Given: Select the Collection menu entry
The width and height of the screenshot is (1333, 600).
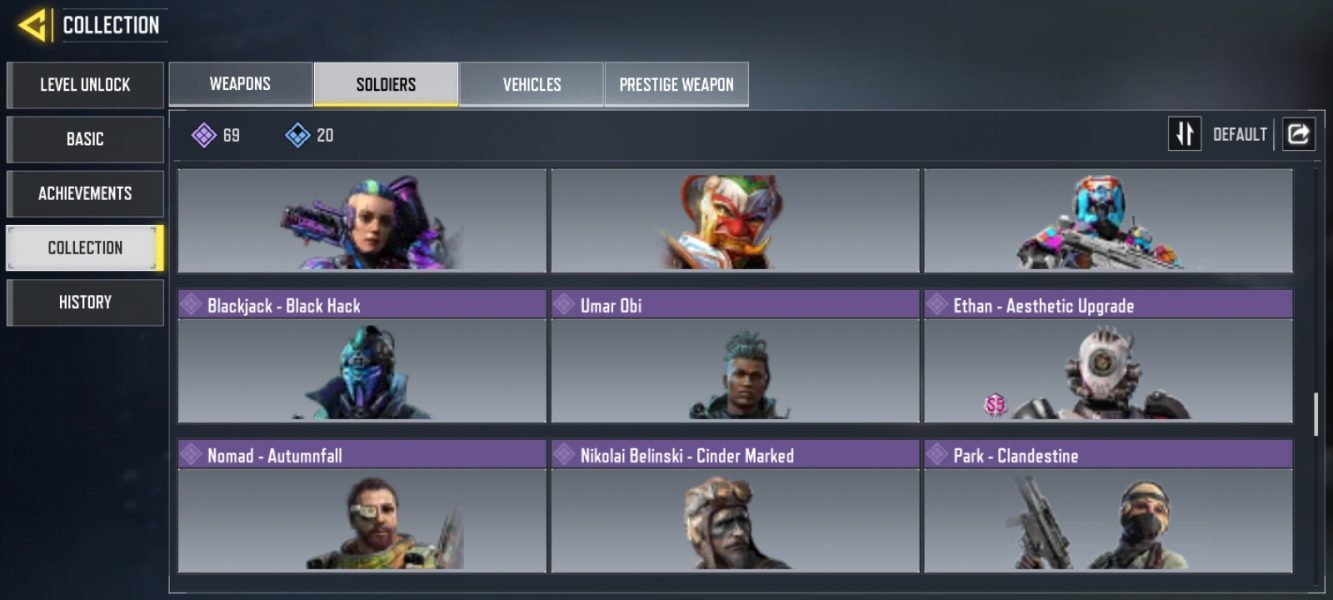Looking at the screenshot, I should (x=85, y=248).
